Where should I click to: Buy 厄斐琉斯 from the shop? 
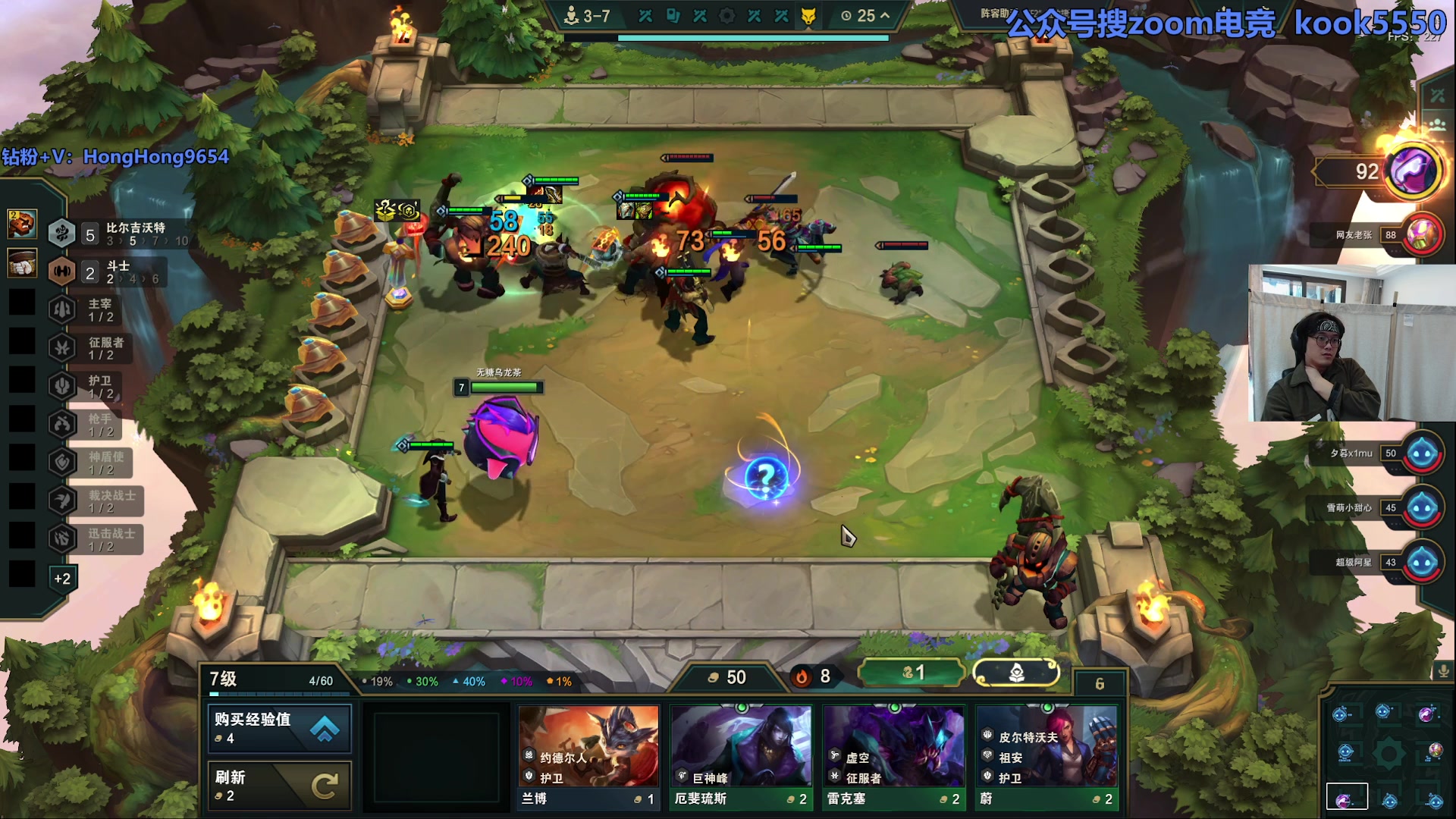pos(741,757)
